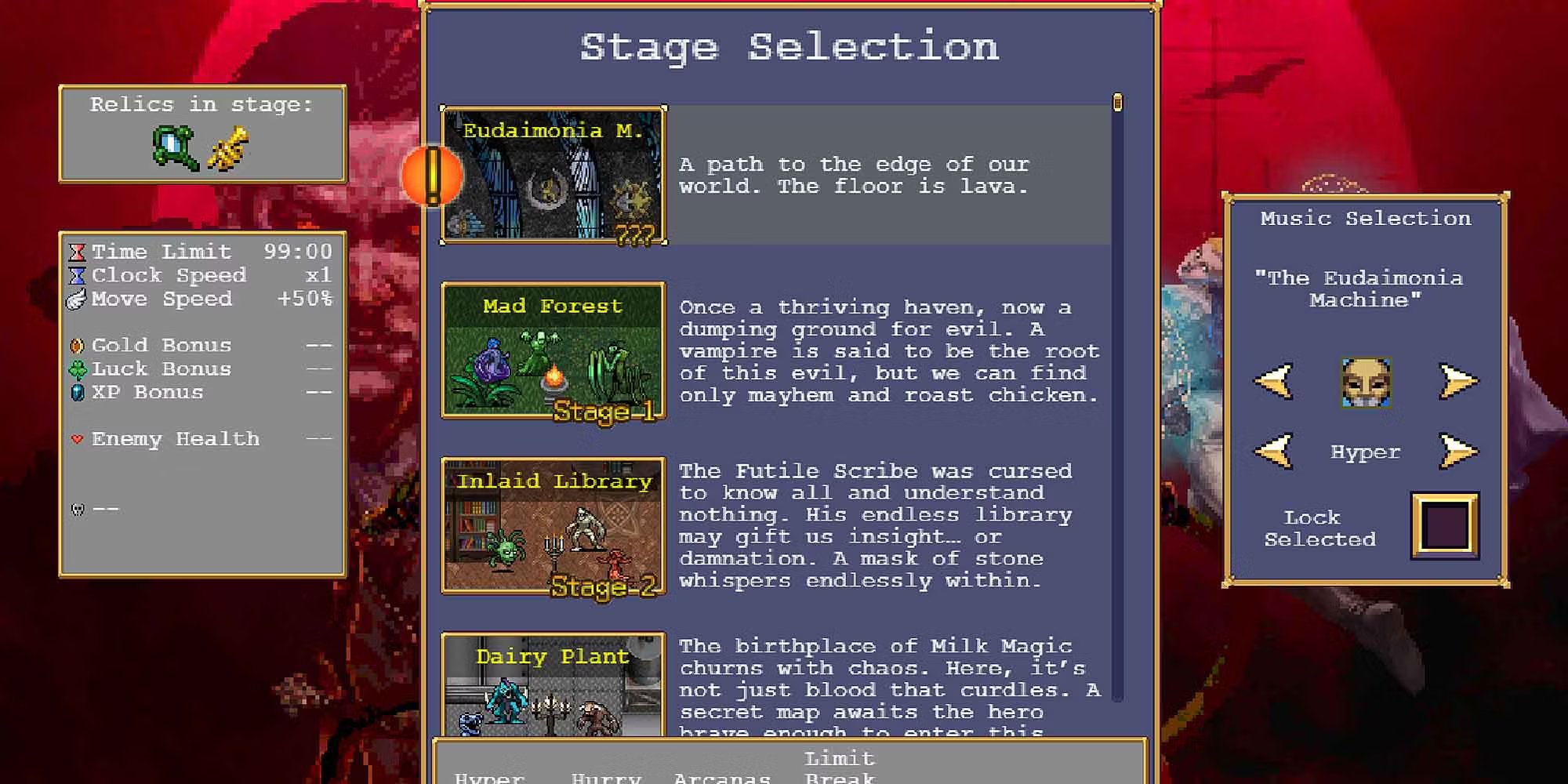1568x784 pixels.
Task: Select the Clock Speed icon
Action: click(x=78, y=275)
